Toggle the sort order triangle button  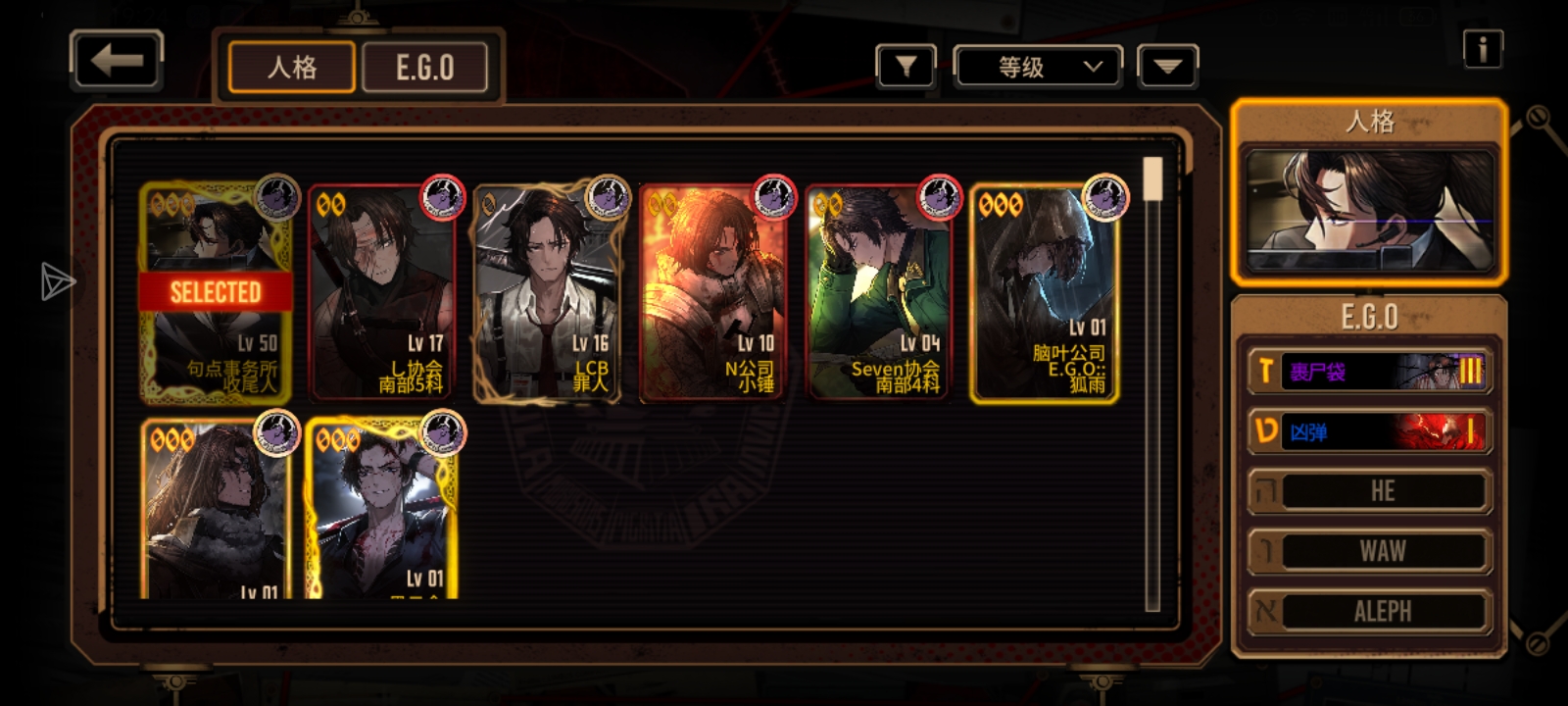click(1167, 67)
